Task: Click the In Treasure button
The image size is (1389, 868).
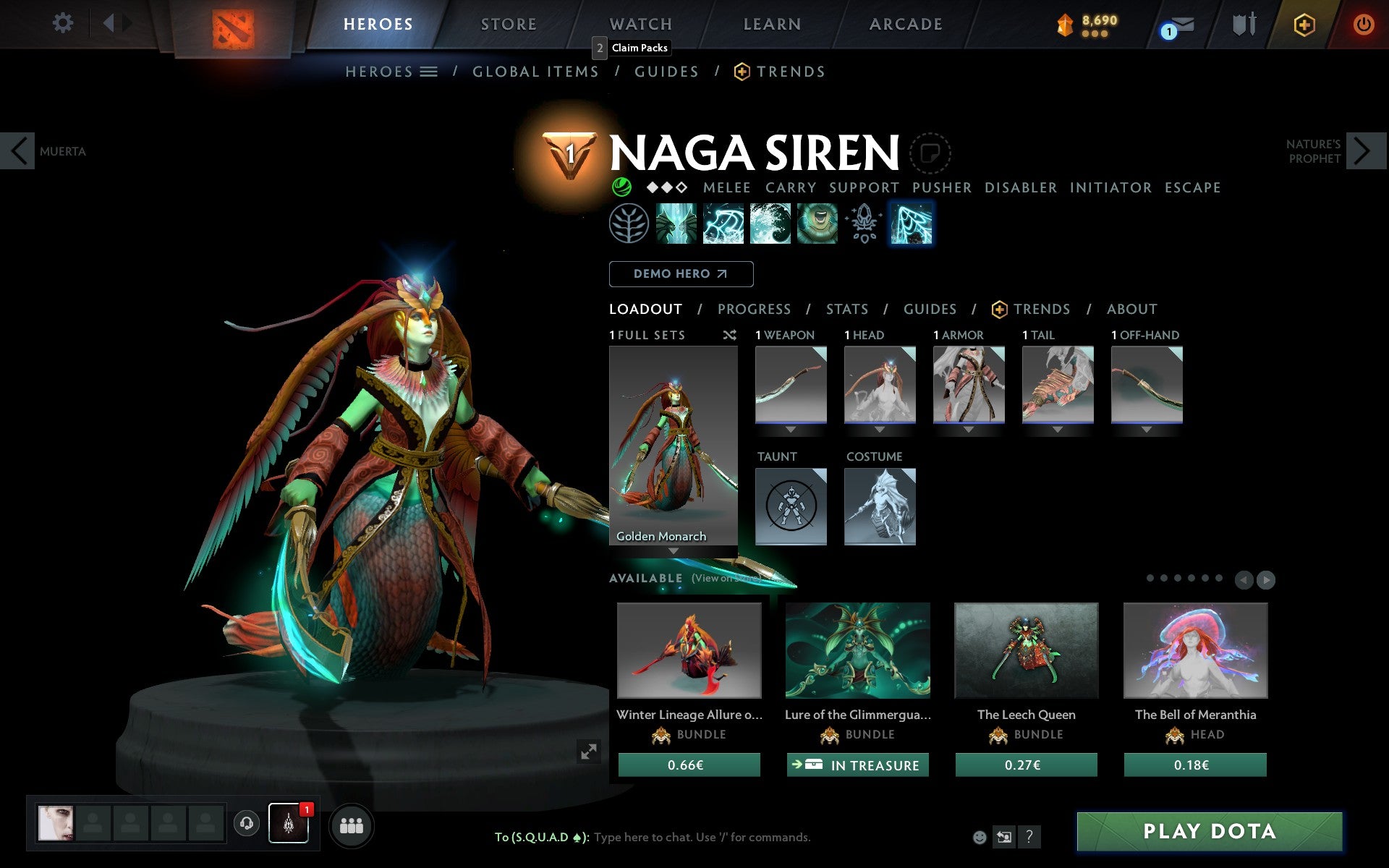Action: point(857,765)
